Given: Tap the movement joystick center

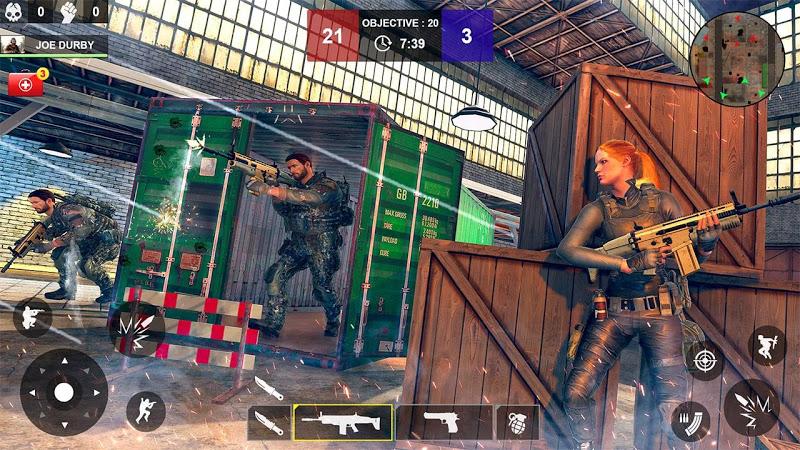Looking at the screenshot, I should point(64,391).
